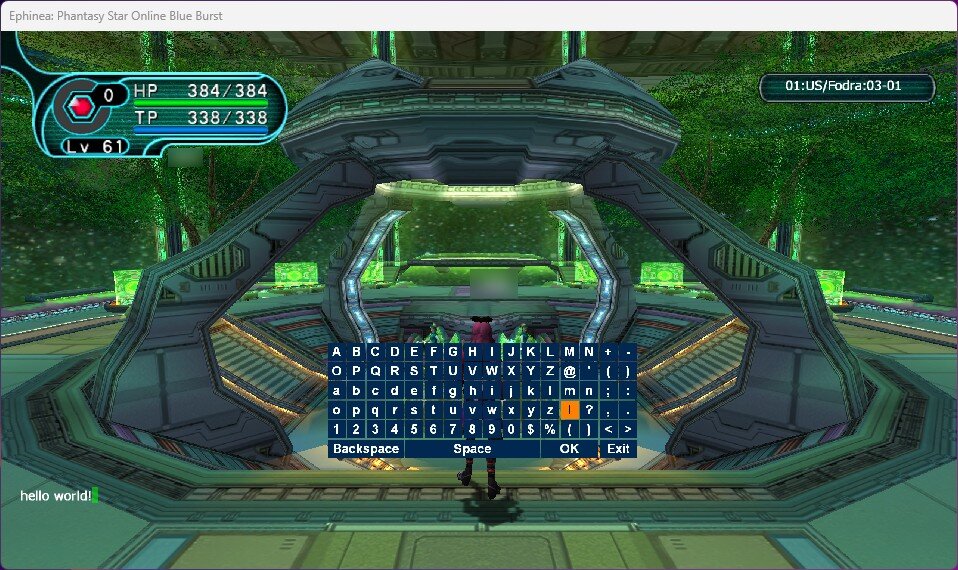Image resolution: width=958 pixels, height=570 pixels.
Task: Close the on-screen keyboard with Exit
Action: (x=618, y=449)
